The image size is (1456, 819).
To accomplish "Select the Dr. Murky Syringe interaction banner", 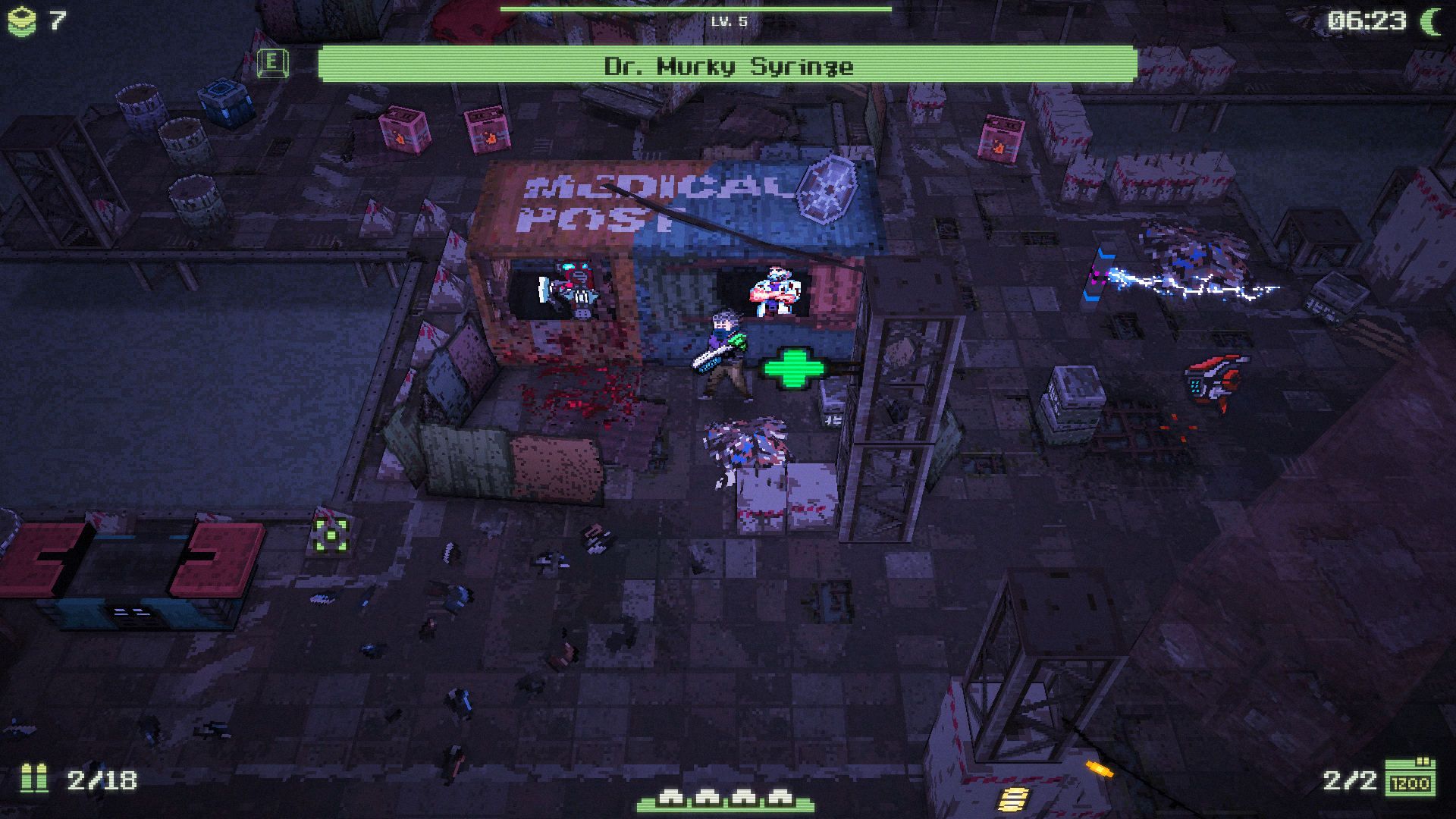I will [727, 64].
